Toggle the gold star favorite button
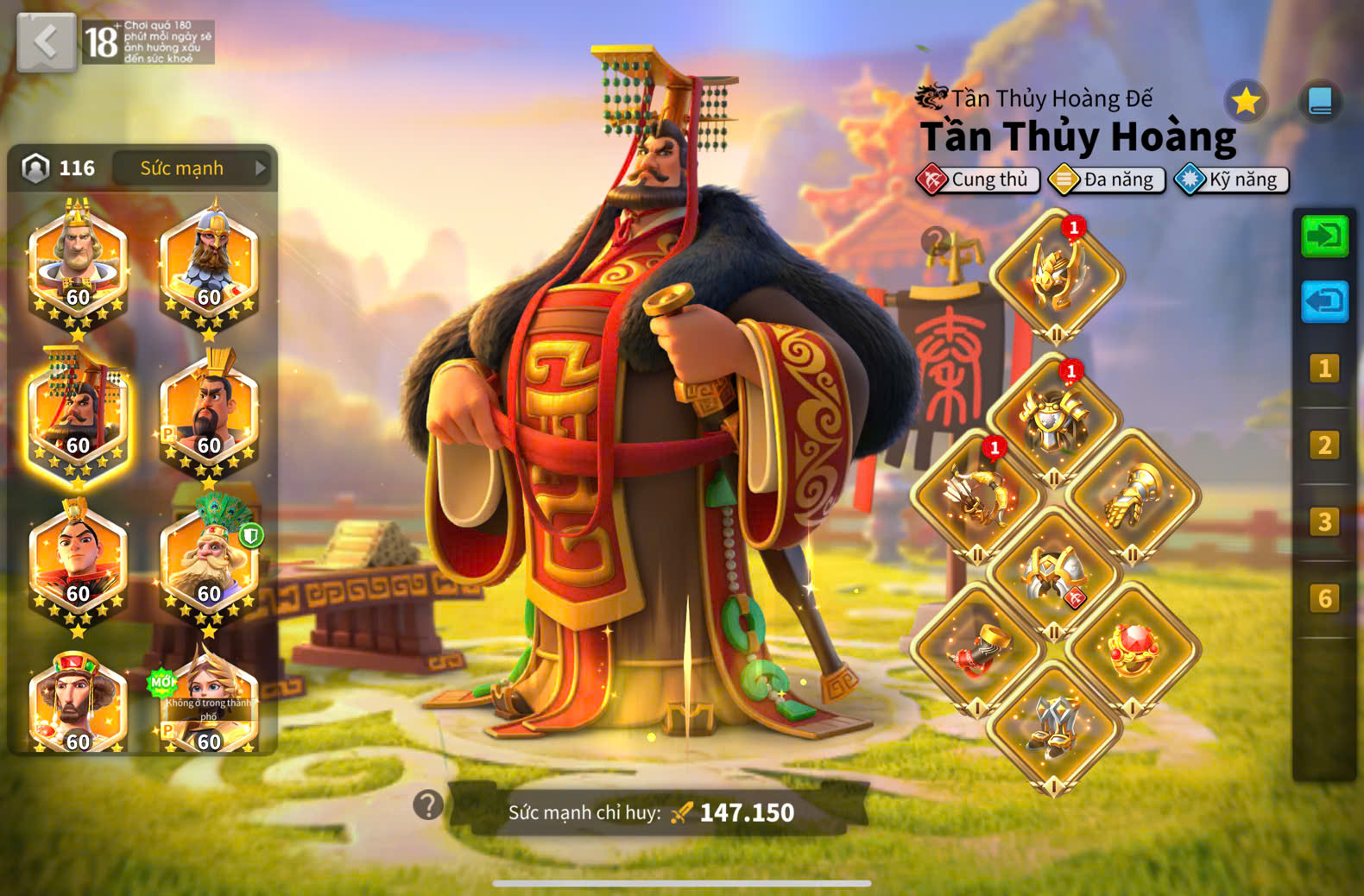The width and height of the screenshot is (1364, 896). (x=1246, y=102)
